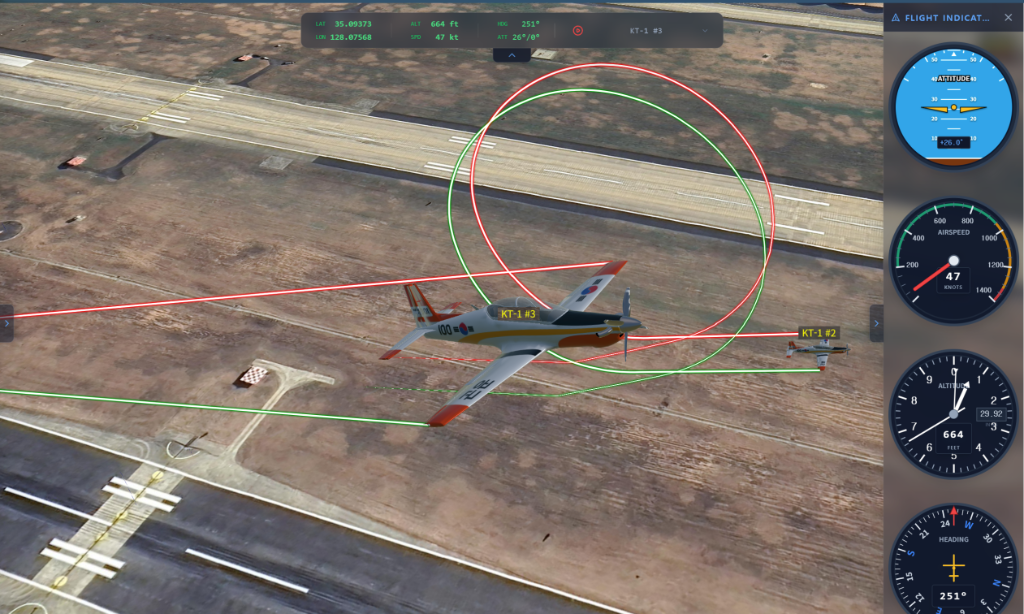This screenshot has height=614, width=1024.
Task: Collapse the flight indicators panel with side arrow
Action: [876, 323]
